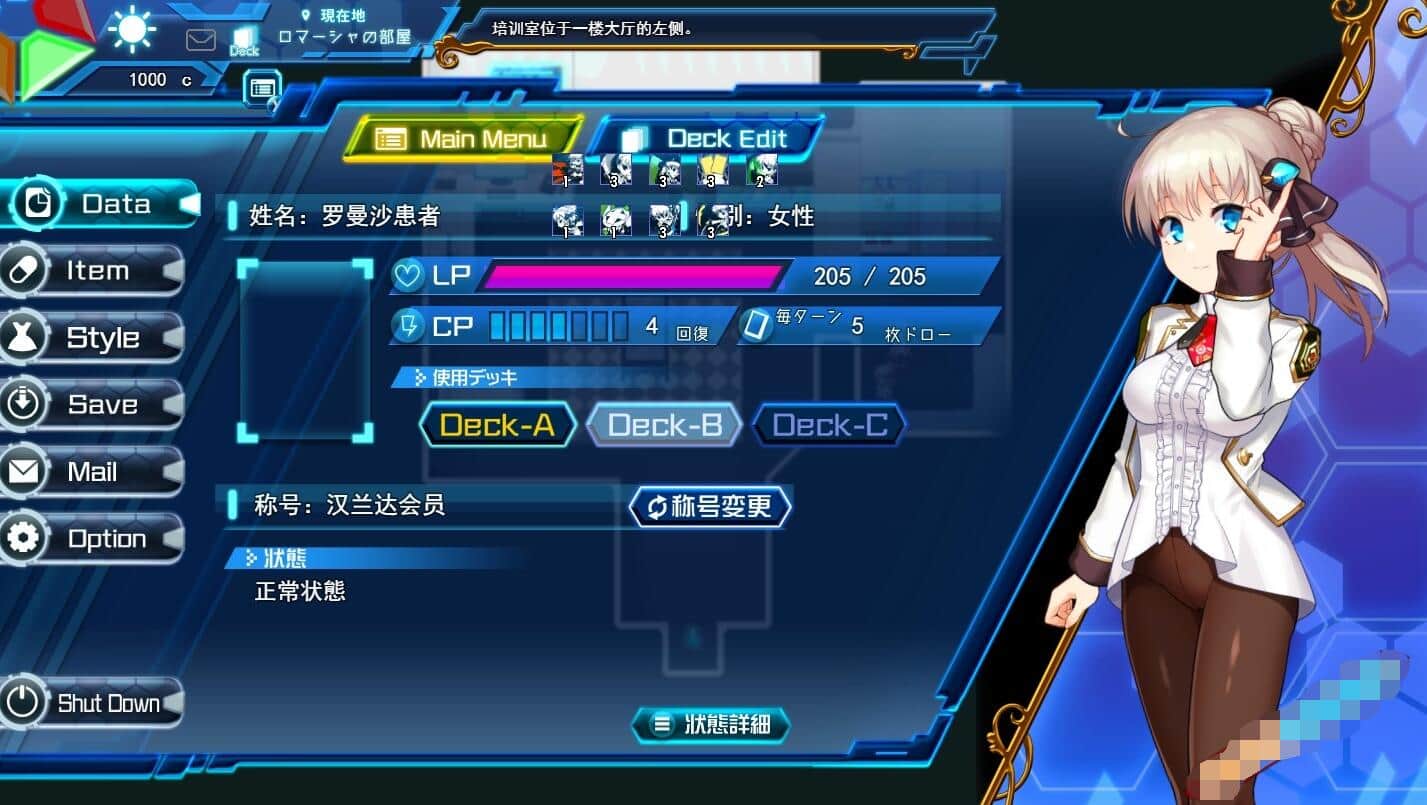This screenshot has width=1427, height=805.
Task: Select Deck-A as active deck
Action: (x=497, y=425)
